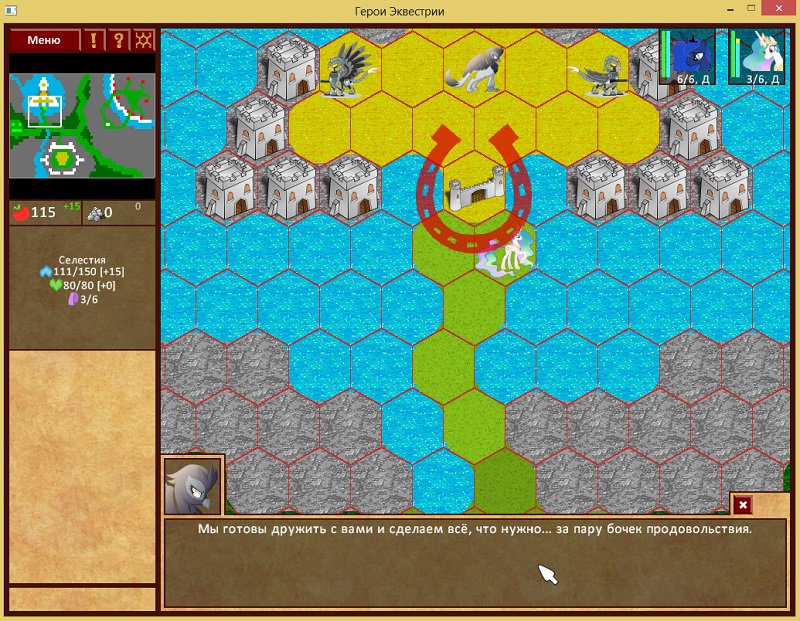This screenshot has height=621, width=800.
Task: Select the Celestia unit on the map
Action: point(509,252)
